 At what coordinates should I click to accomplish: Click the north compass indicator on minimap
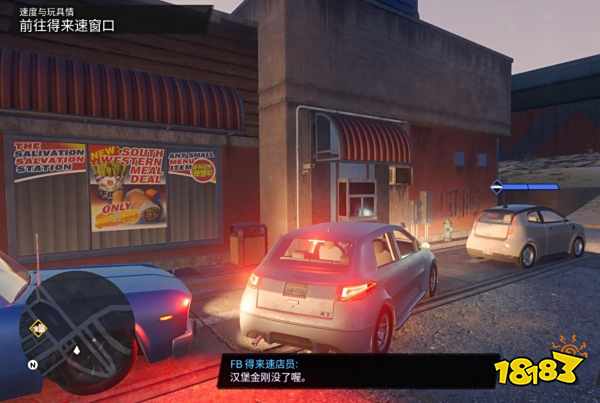click(33, 365)
